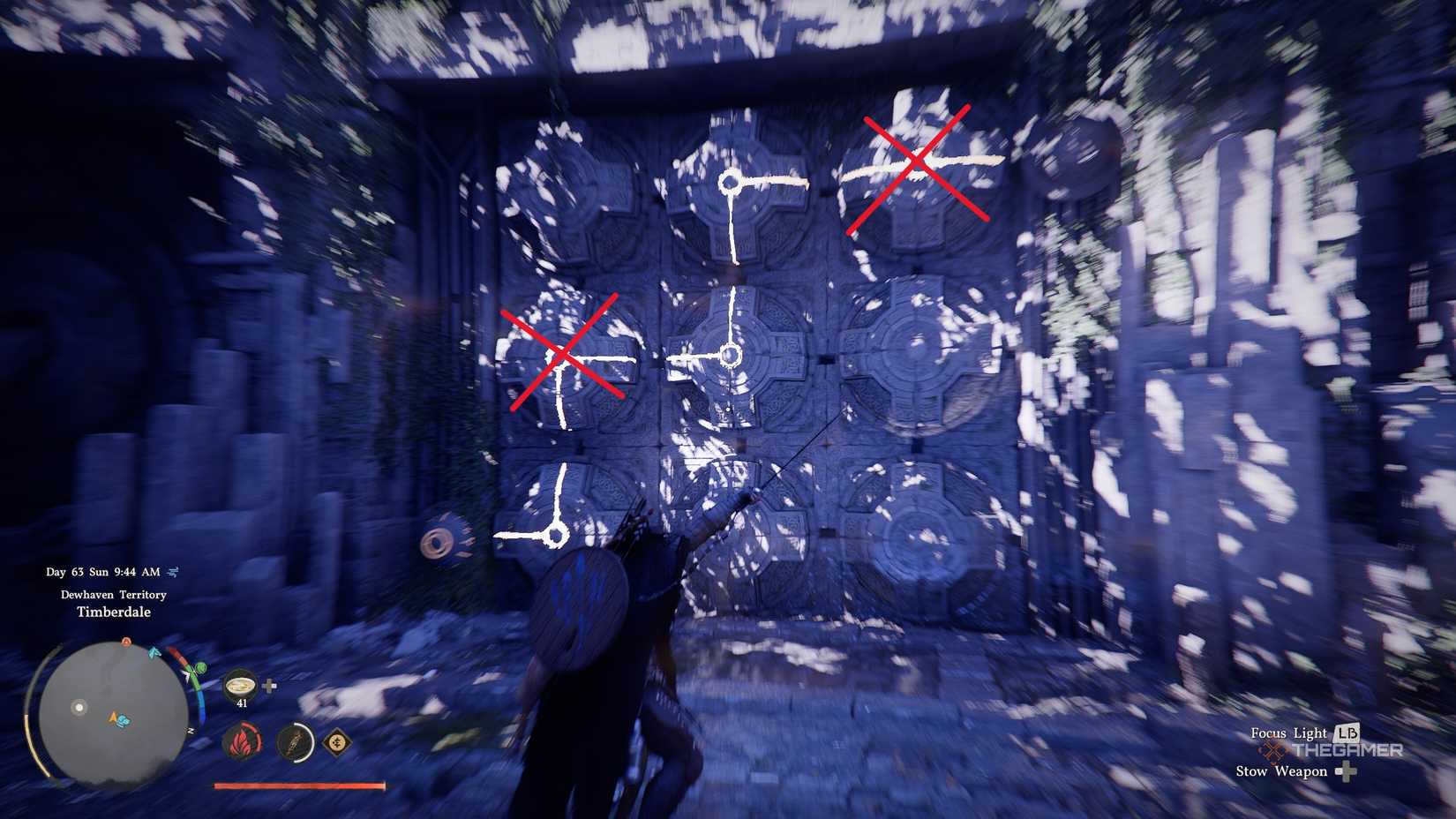Click the red health bar

(299, 786)
